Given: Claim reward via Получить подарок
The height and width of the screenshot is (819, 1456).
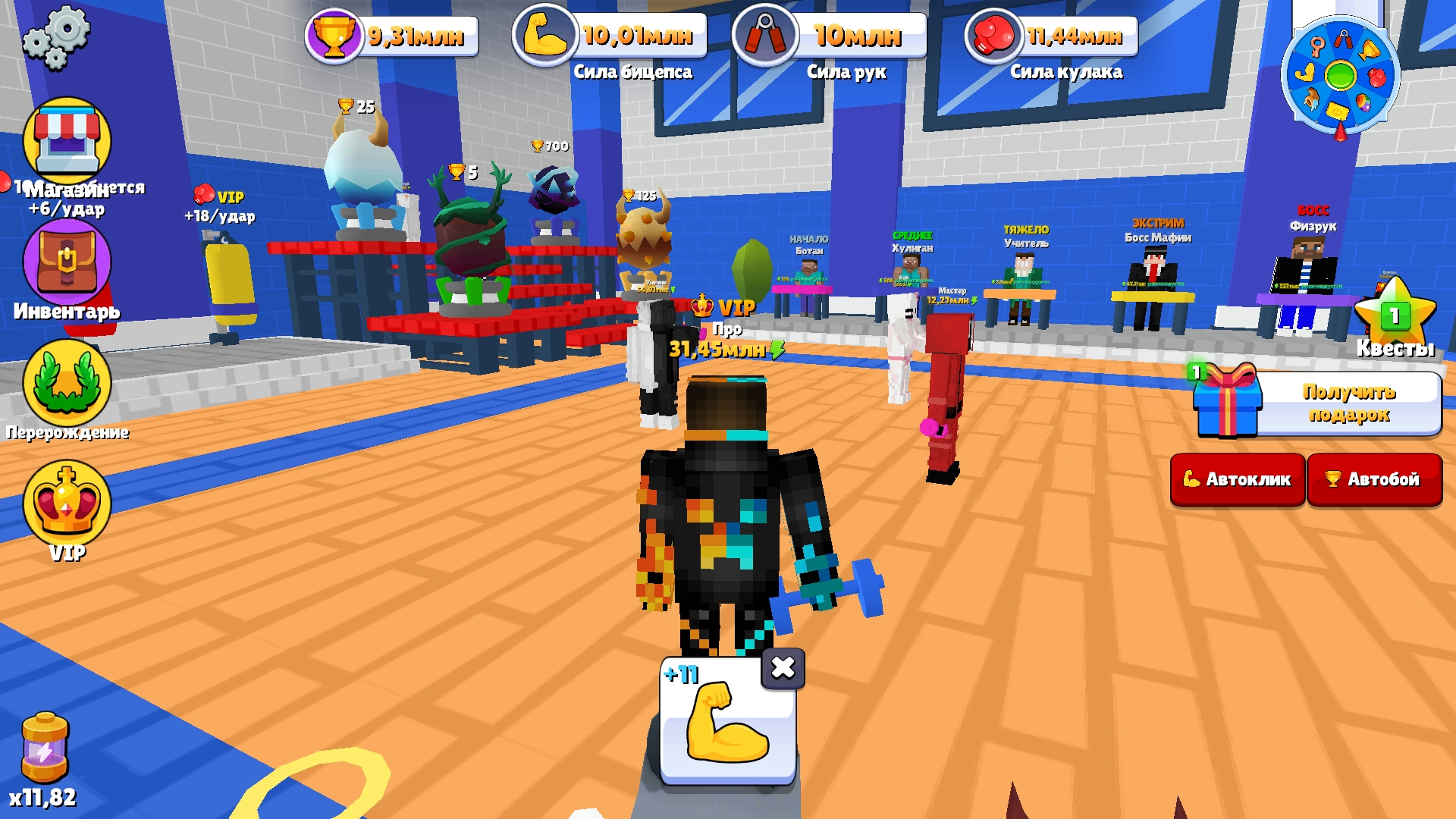Looking at the screenshot, I should (x=1348, y=403).
